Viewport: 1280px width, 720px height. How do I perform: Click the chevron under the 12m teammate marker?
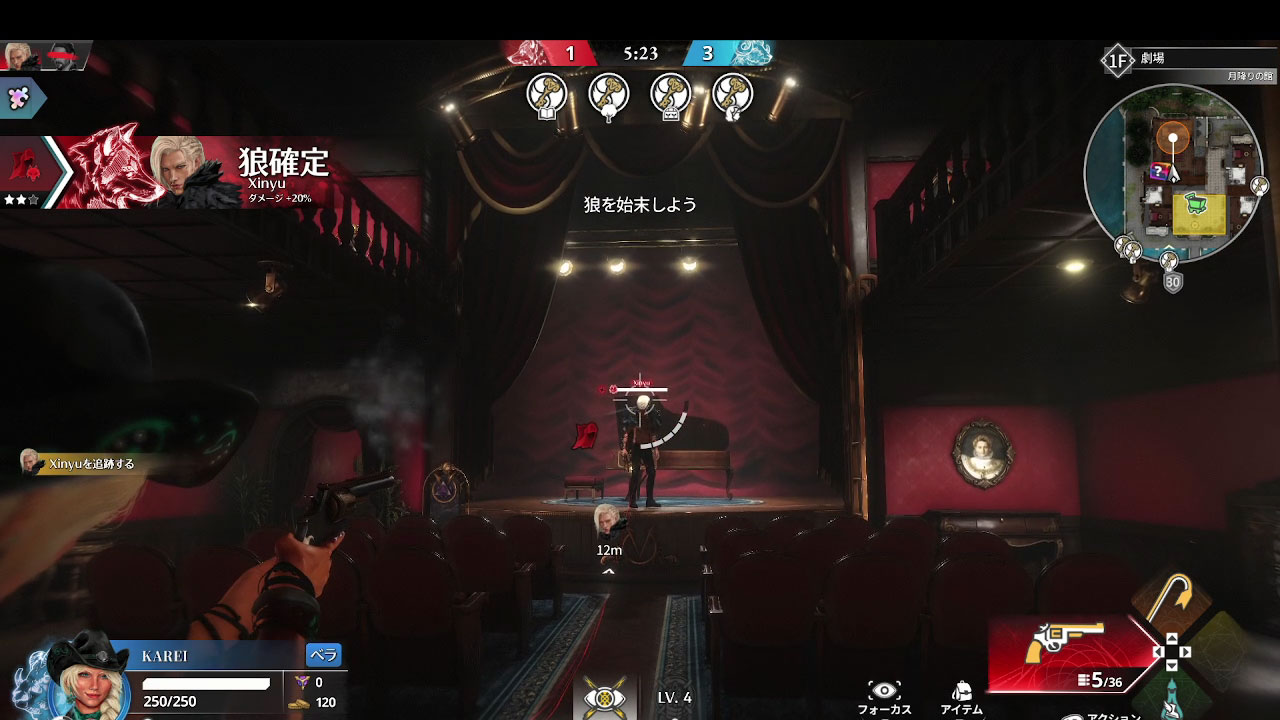click(x=607, y=572)
